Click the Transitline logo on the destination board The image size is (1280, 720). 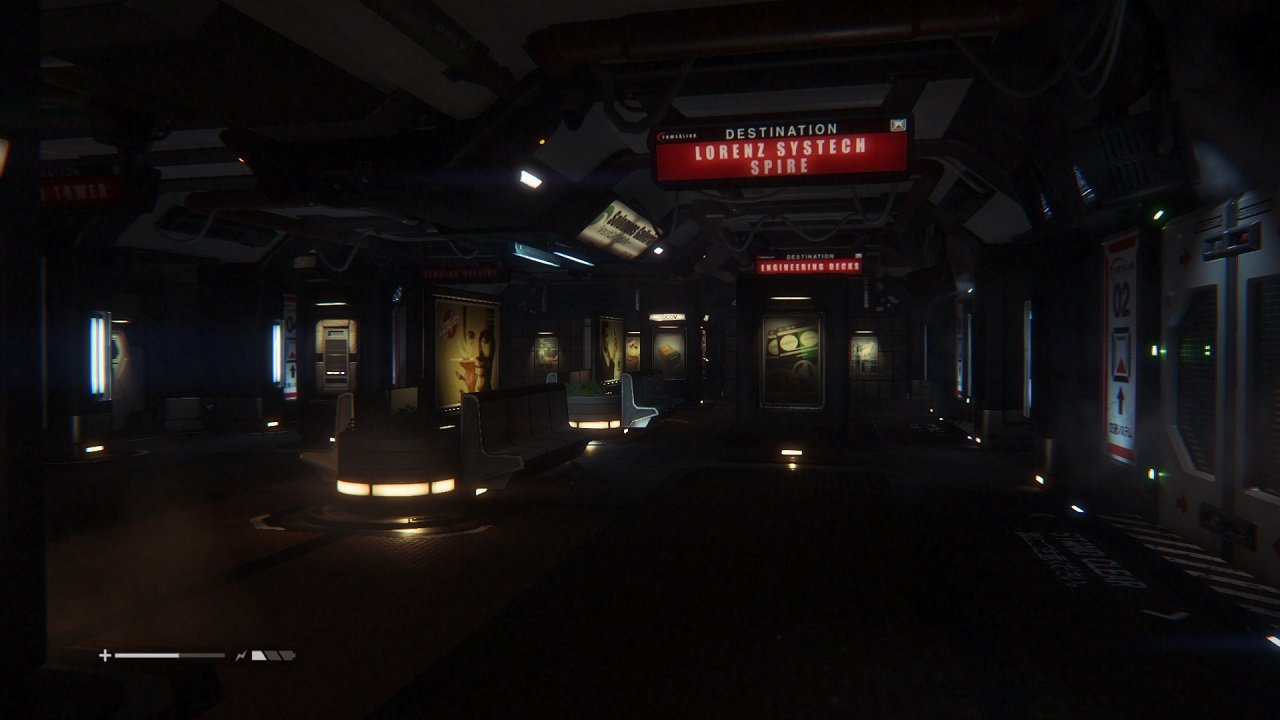coord(677,135)
